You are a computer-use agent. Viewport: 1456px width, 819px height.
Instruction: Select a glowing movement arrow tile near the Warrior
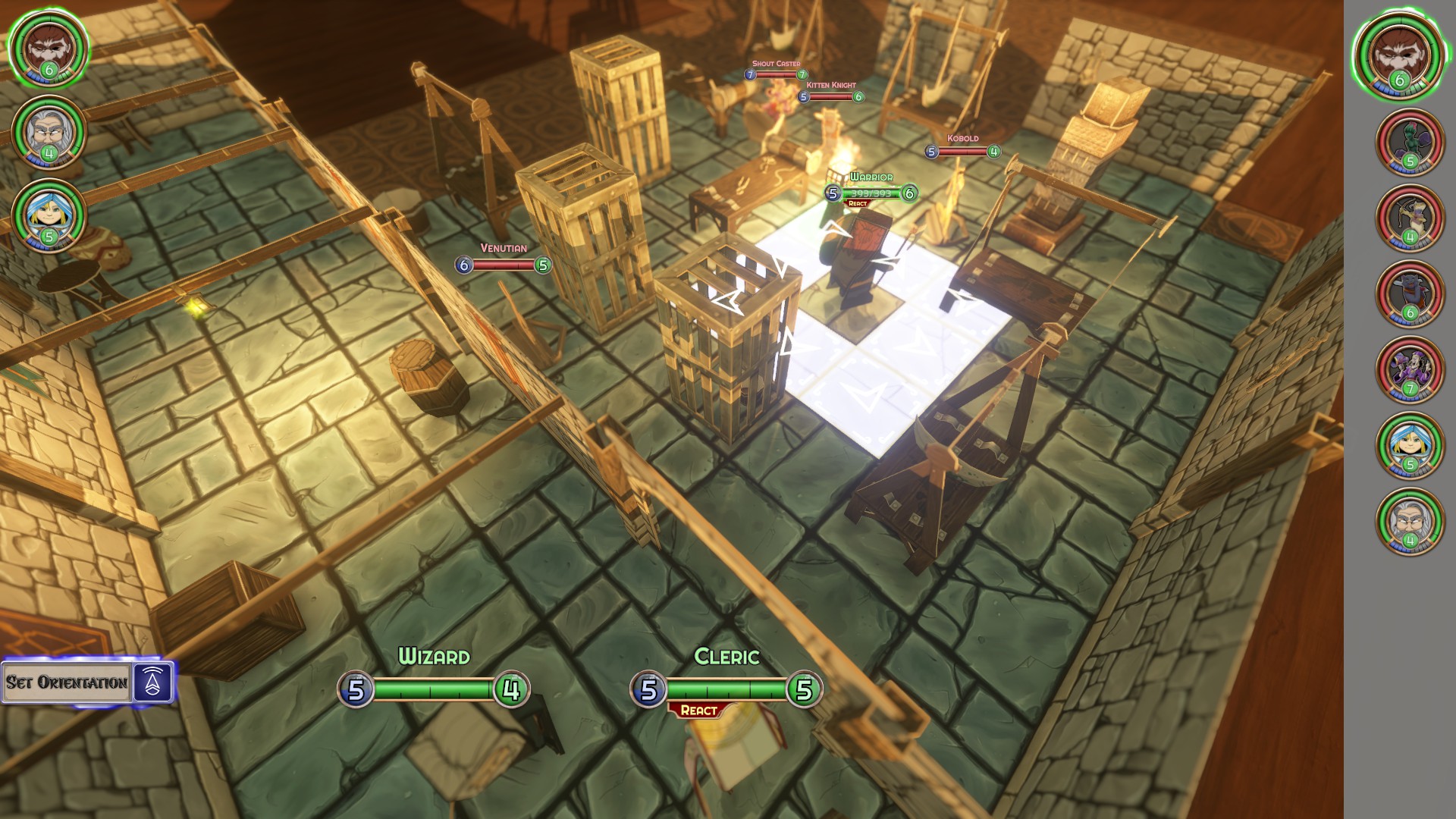pos(918,341)
